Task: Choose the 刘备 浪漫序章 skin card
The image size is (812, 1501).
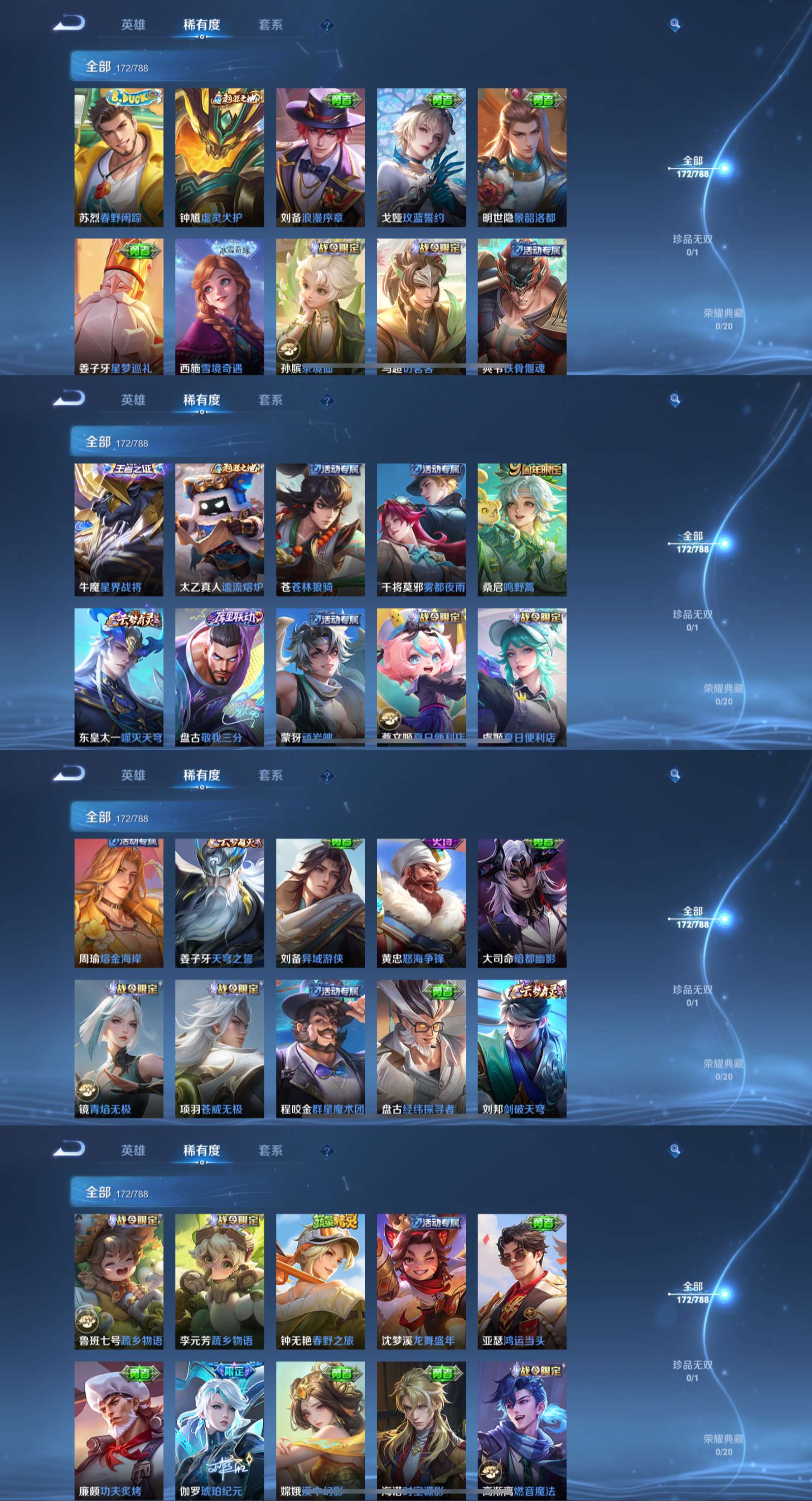Action: (x=320, y=157)
